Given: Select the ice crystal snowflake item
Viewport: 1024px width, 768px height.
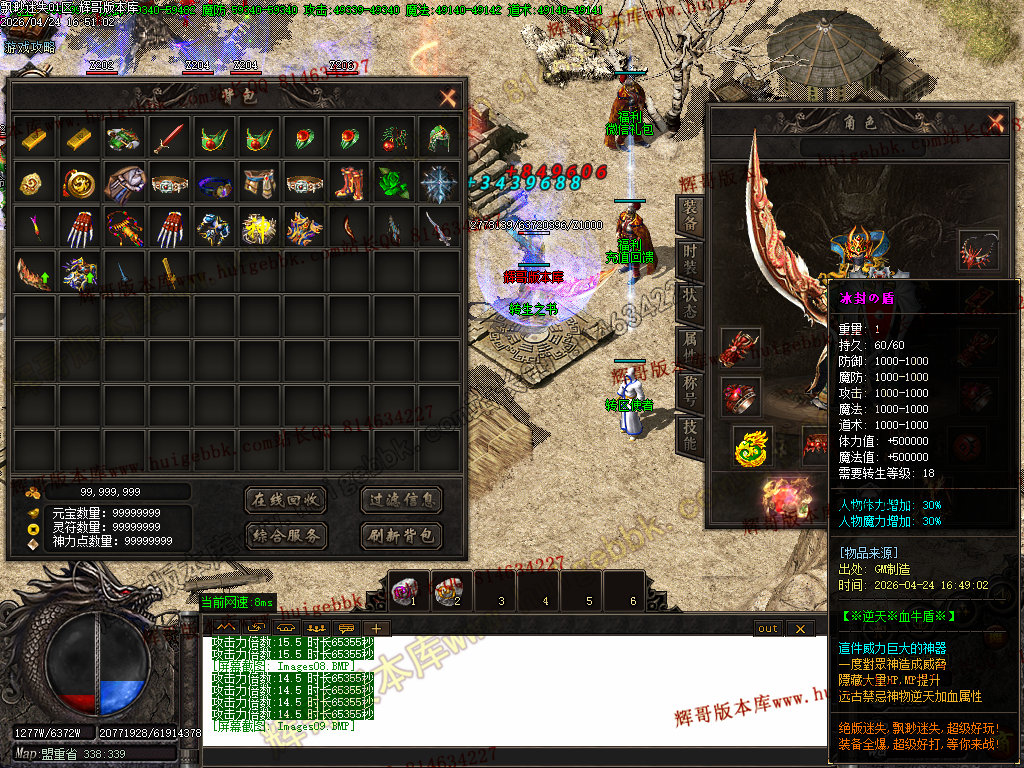Looking at the screenshot, I should (437, 184).
